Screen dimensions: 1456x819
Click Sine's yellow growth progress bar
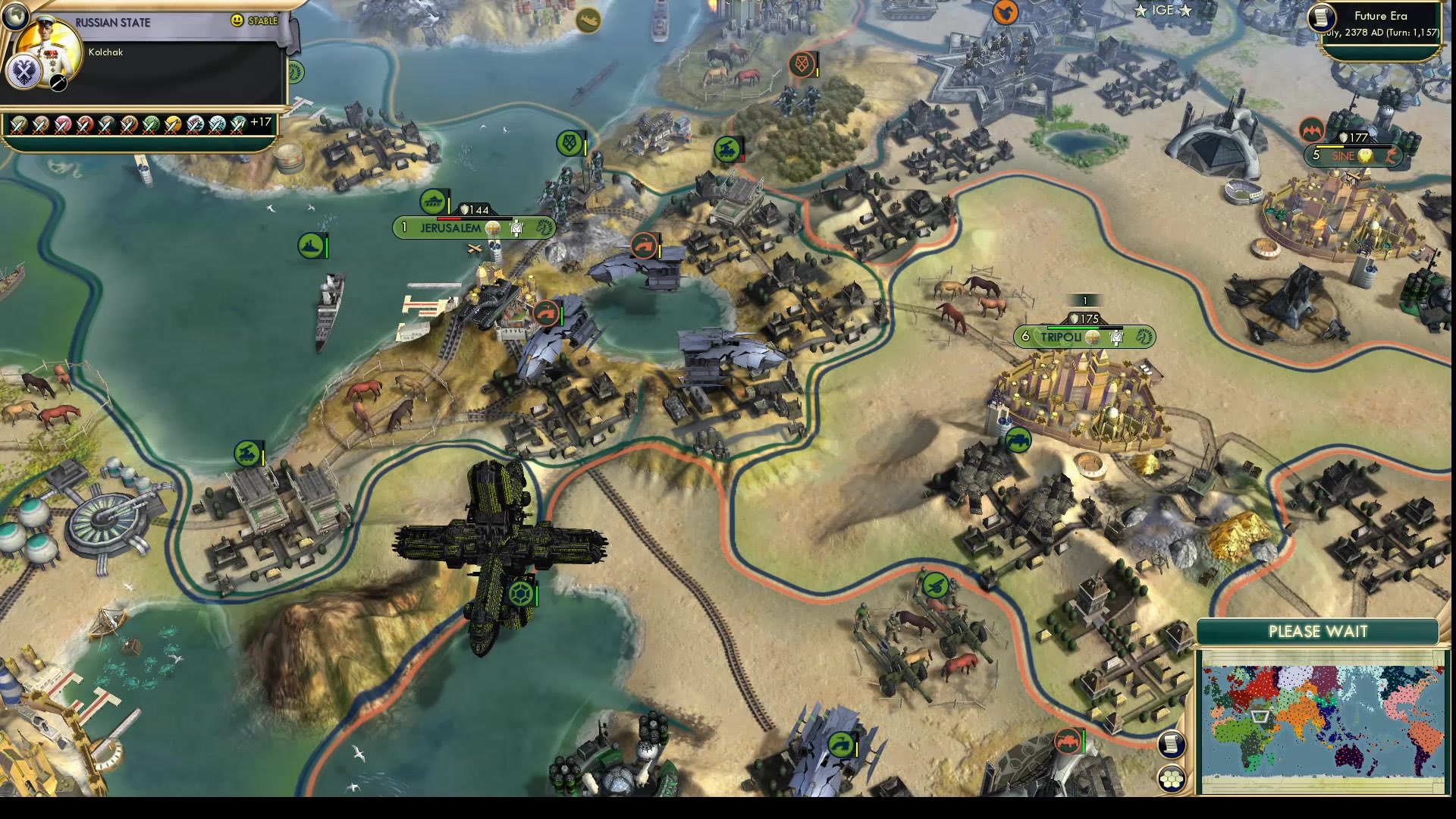1329,146
